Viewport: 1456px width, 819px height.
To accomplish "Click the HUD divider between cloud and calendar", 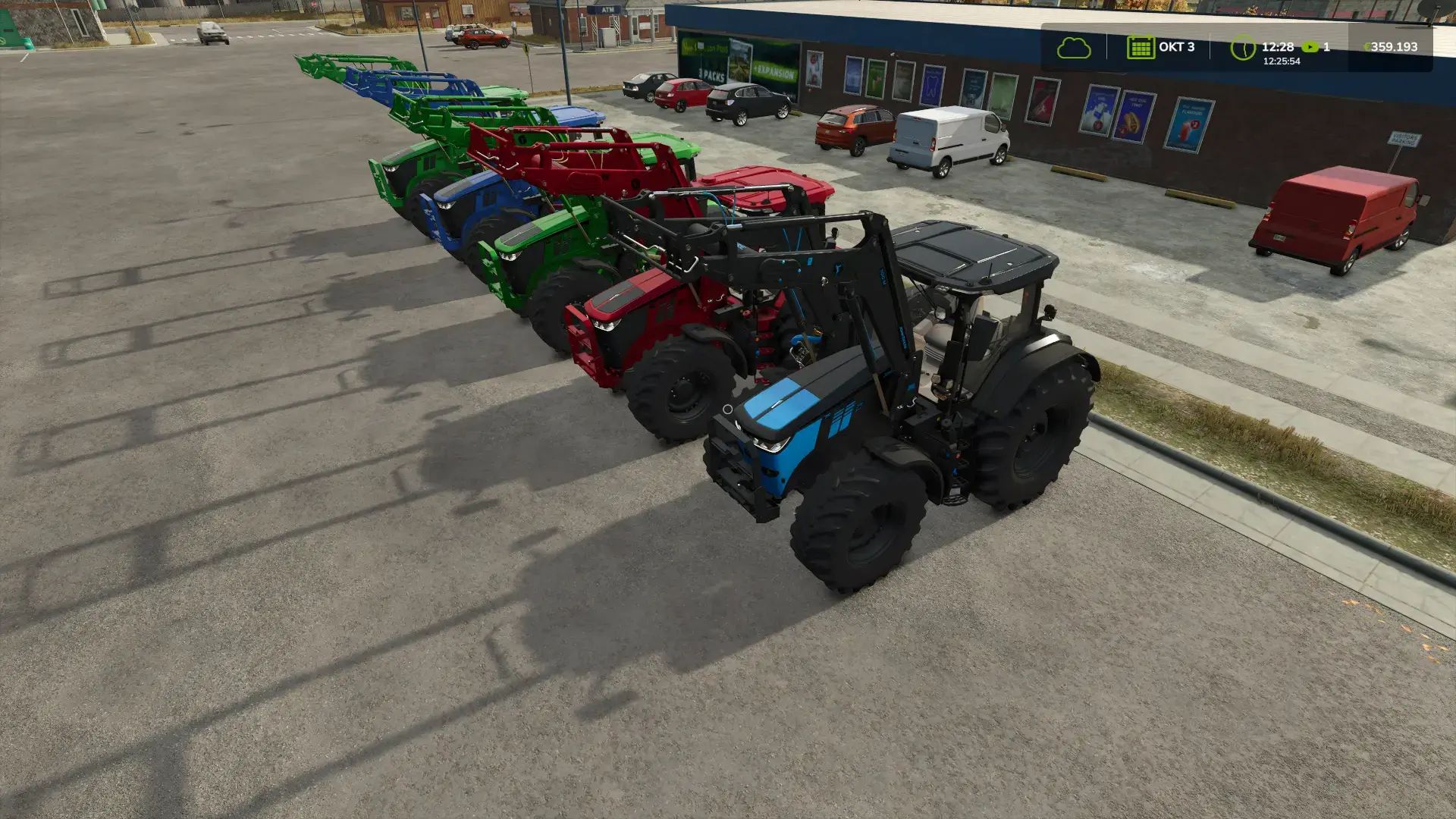I will 1107,45.
